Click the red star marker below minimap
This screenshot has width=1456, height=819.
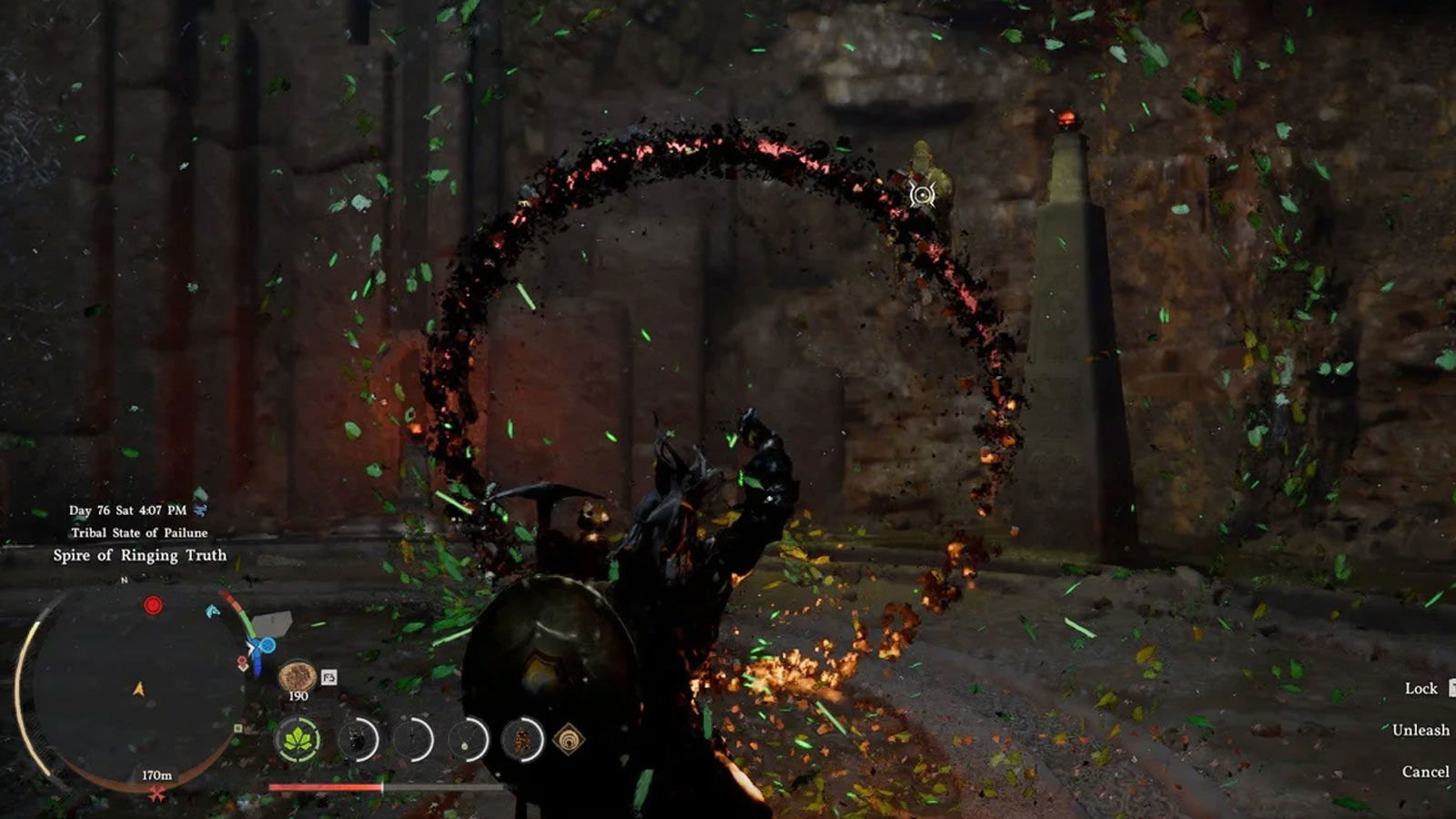157,795
